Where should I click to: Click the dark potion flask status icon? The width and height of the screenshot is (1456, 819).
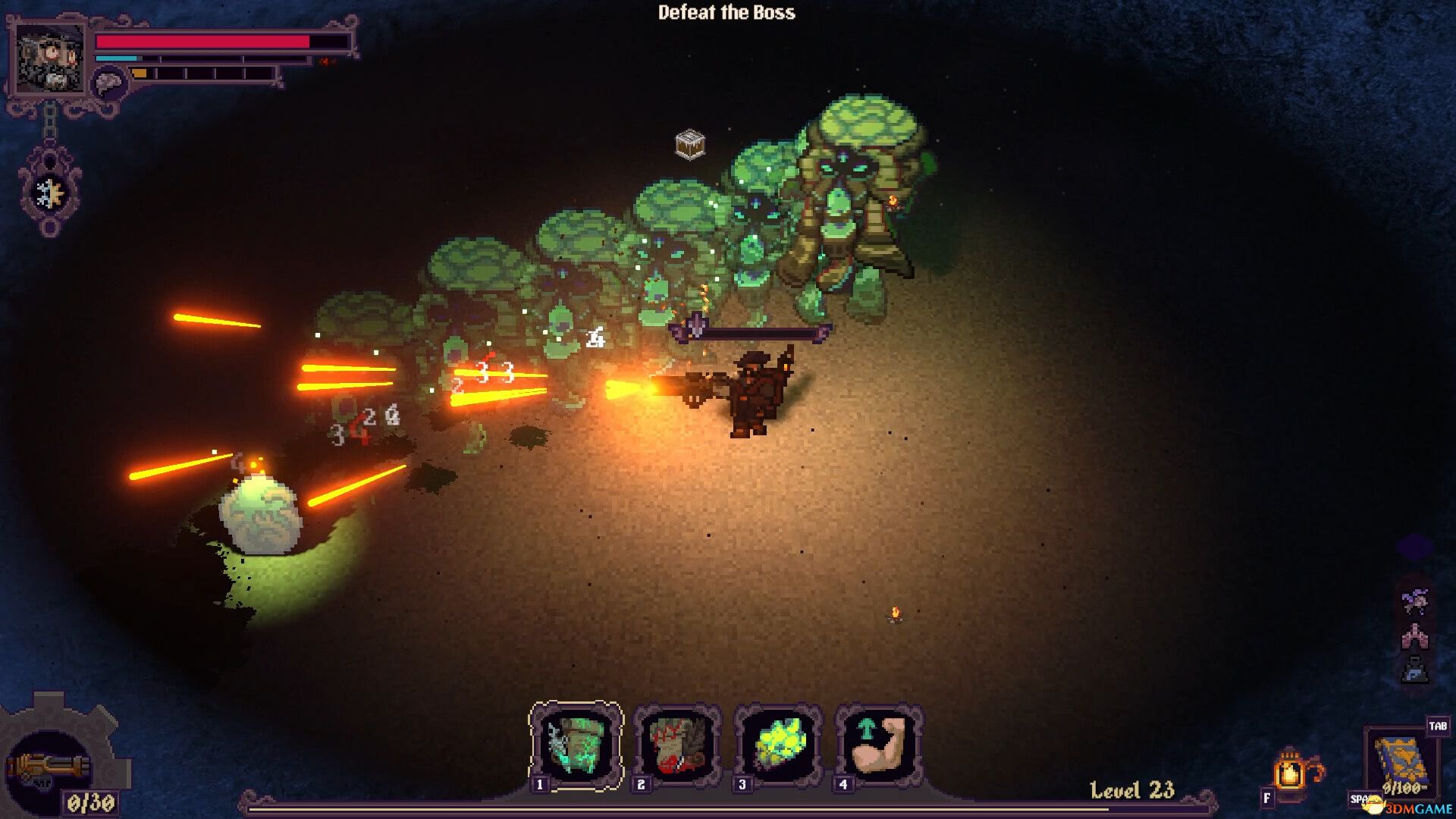[x=1414, y=670]
